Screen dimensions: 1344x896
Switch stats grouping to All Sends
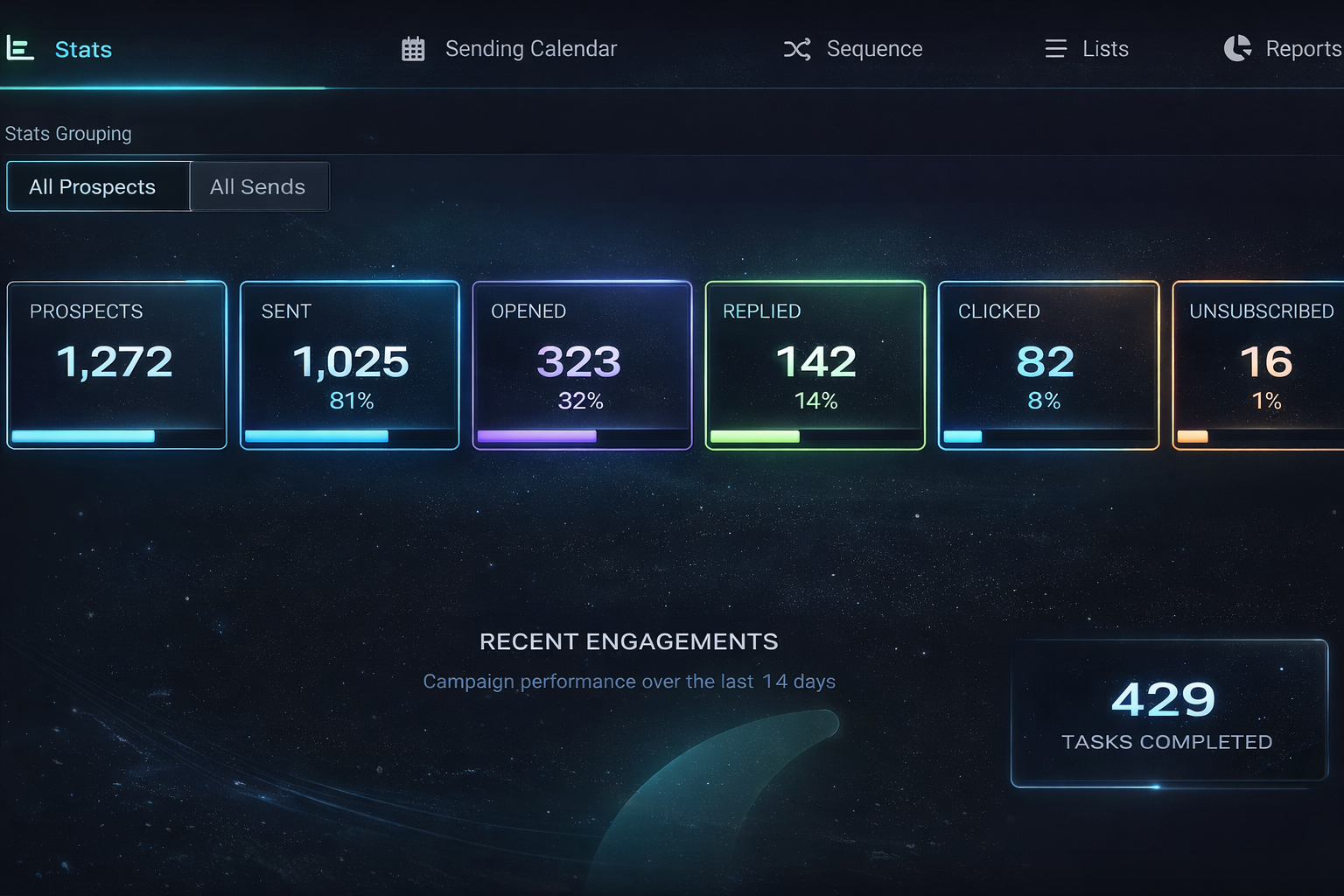click(258, 186)
